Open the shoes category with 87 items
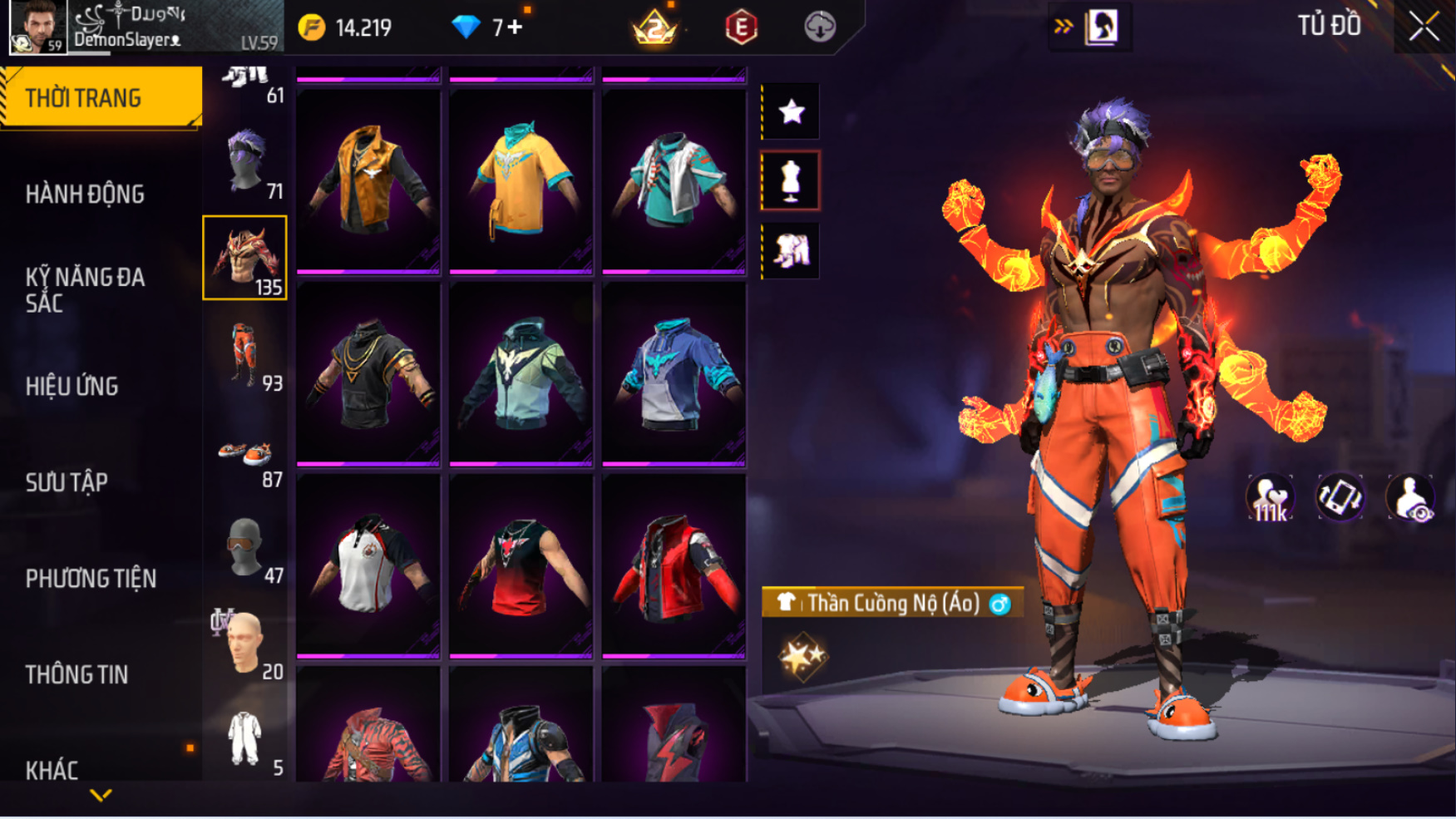This screenshot has width=1456, height=819. tap(245, 454)
